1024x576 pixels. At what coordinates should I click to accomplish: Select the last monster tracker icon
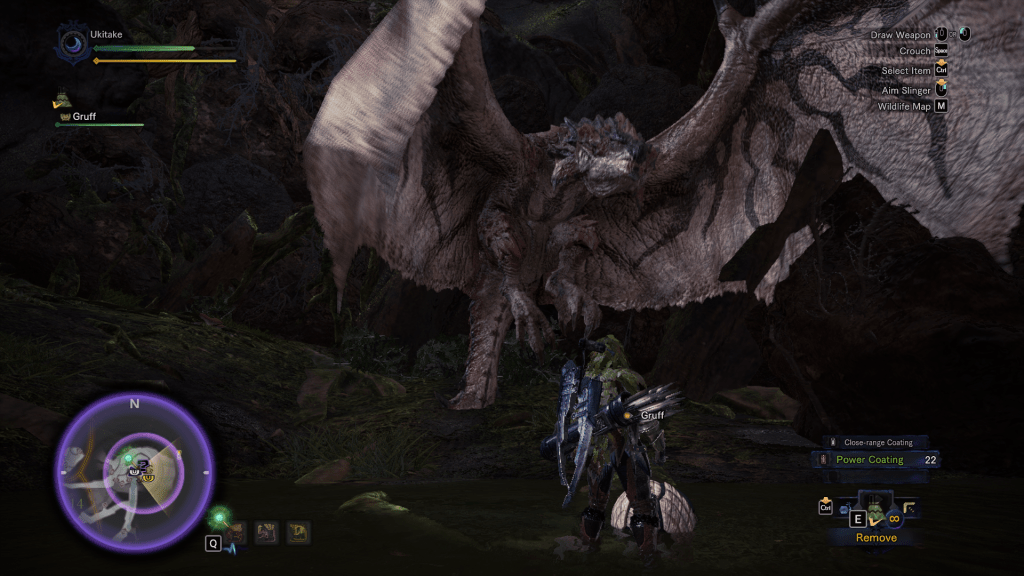(x=298, y=533)
